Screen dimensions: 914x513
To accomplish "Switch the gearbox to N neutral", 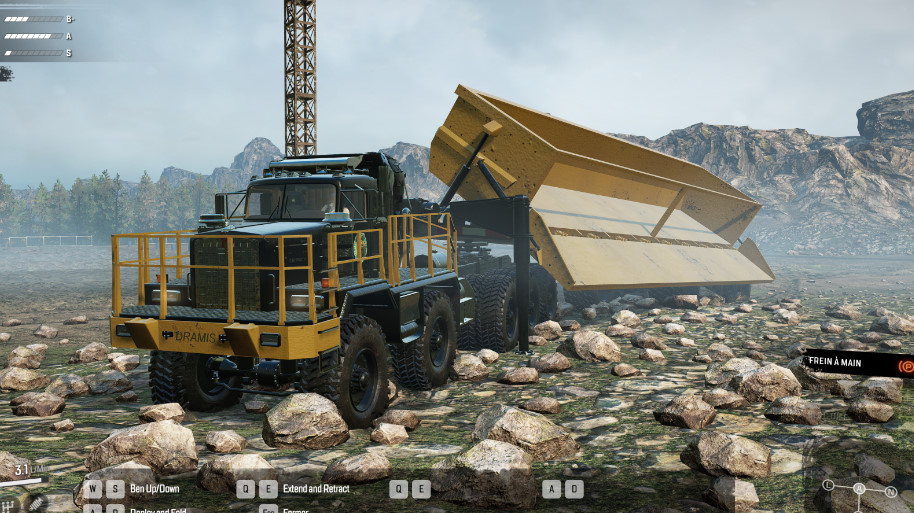I will tap(891, 491).
